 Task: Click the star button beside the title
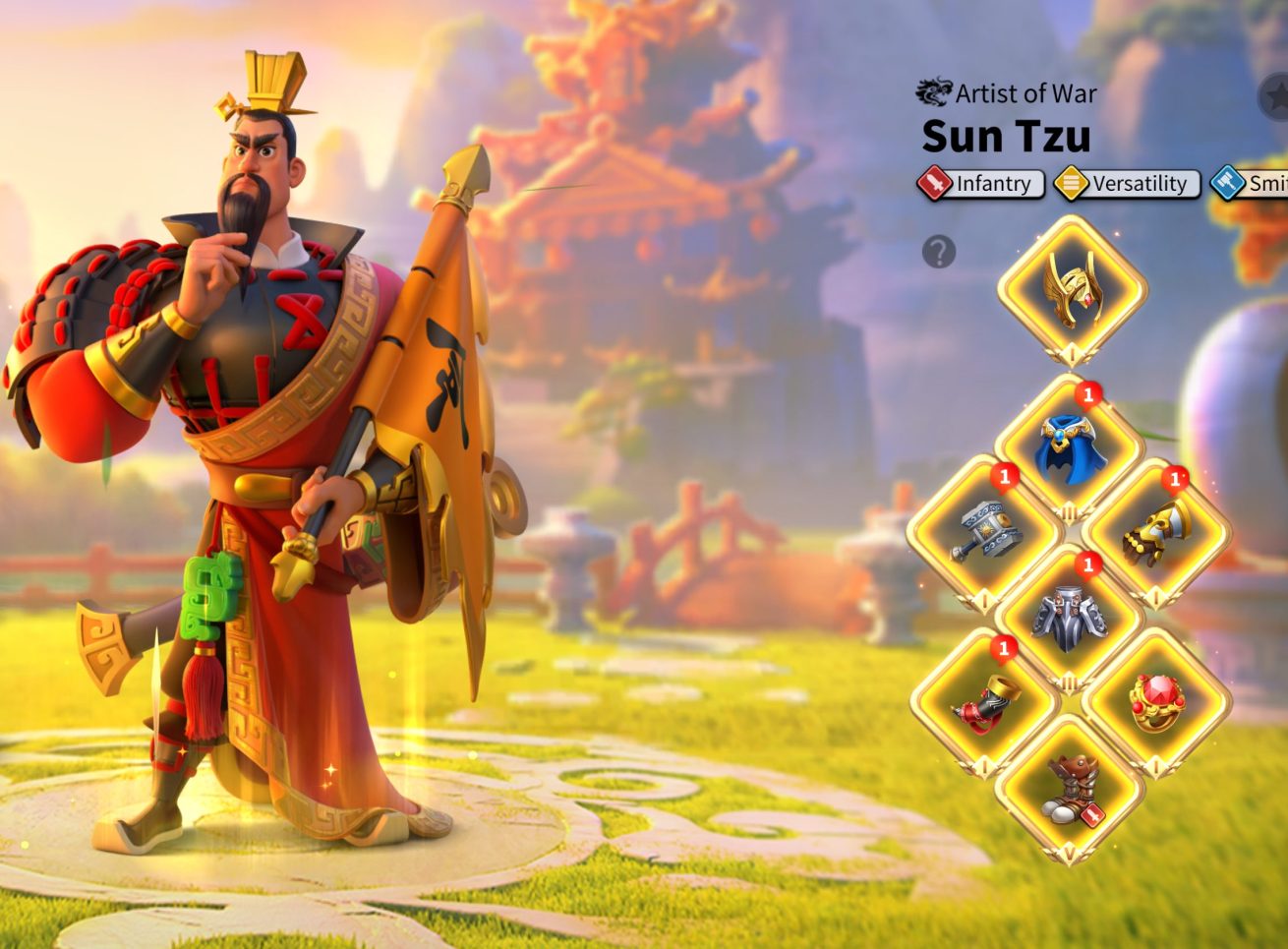click(x=1274, y=97)
